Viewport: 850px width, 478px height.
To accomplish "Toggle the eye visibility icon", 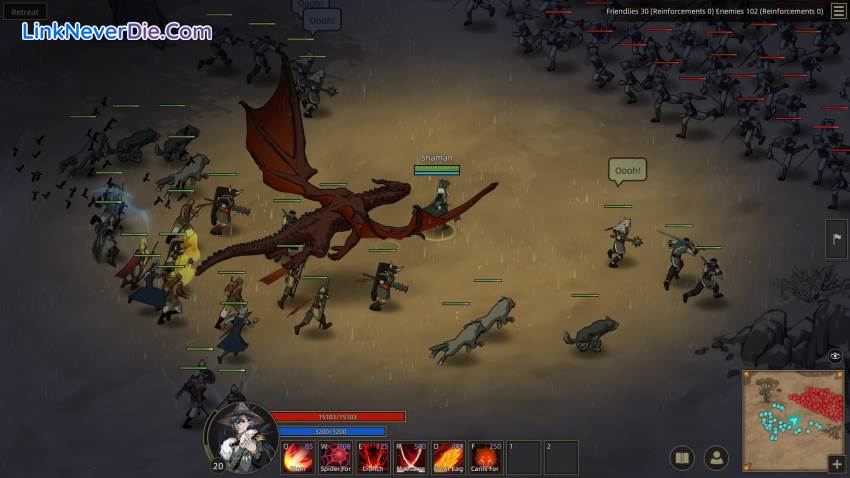I will point(836,356).
